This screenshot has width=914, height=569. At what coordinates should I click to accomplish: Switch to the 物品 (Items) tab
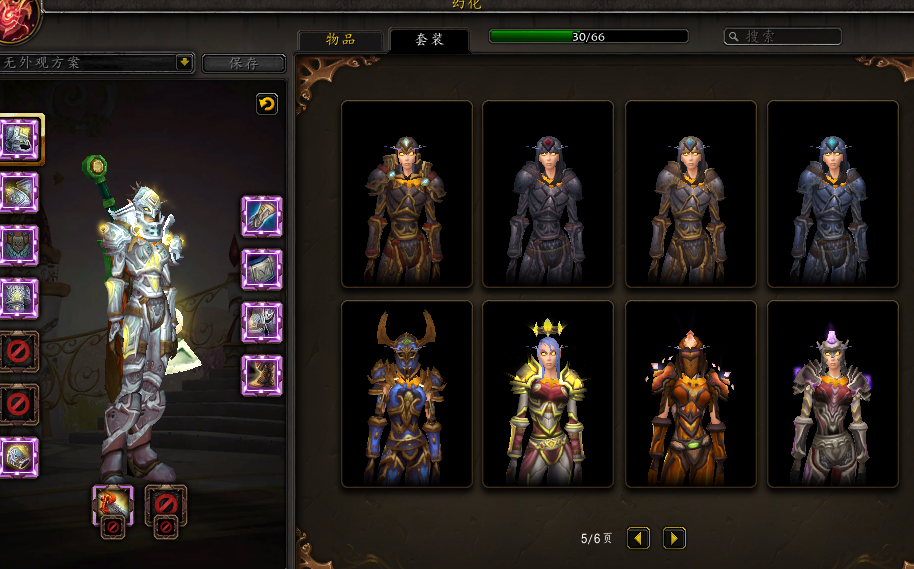(341, 40)
